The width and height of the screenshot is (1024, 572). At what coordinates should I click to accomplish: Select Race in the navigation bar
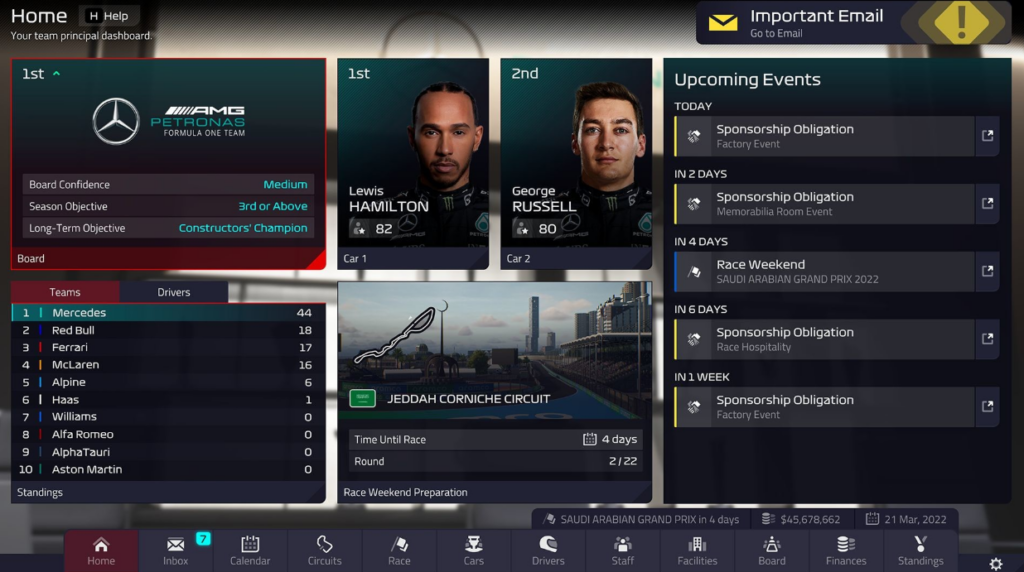(x=399, y=550)
